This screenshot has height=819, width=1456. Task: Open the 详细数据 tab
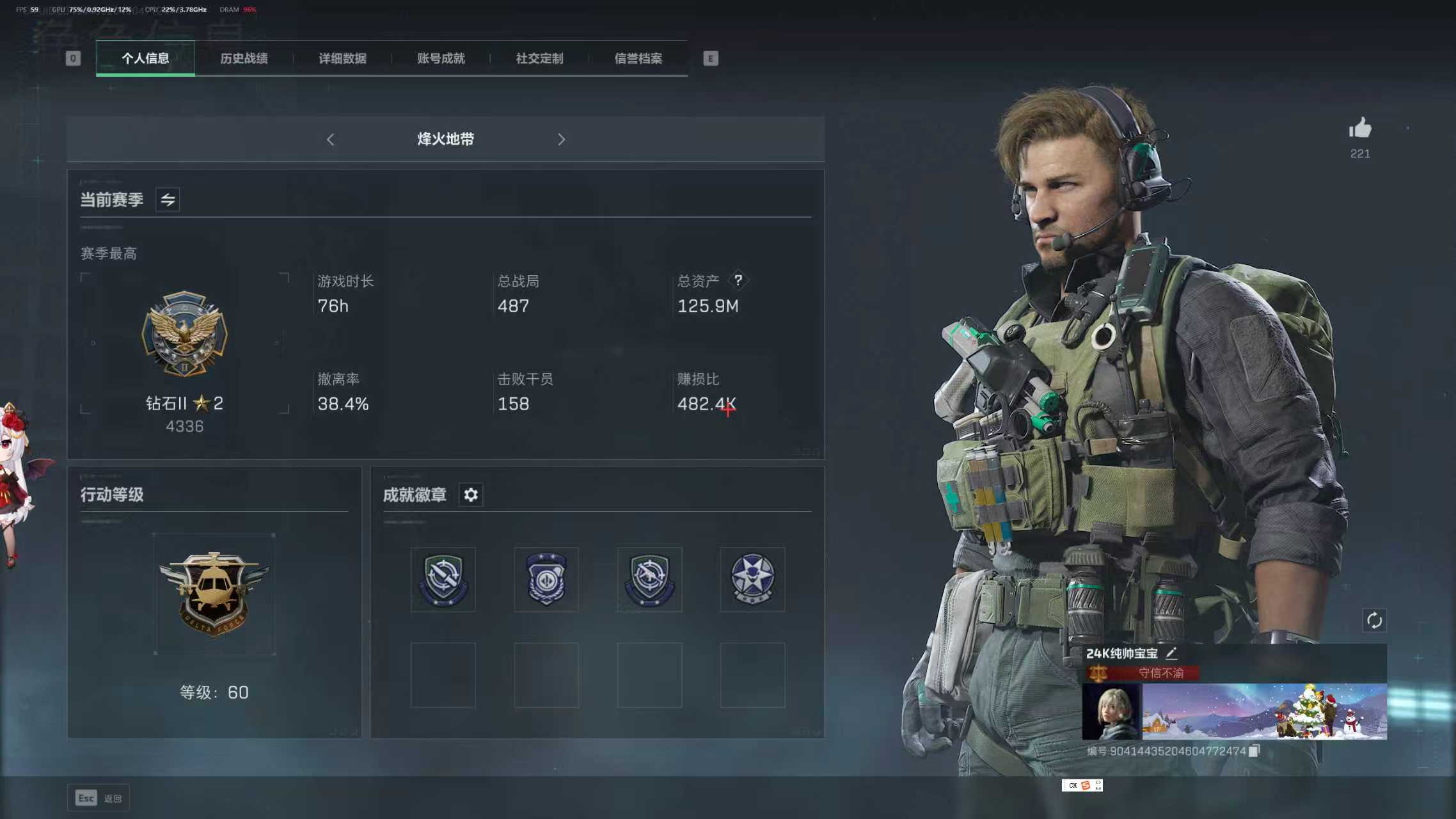click(342, 58)
